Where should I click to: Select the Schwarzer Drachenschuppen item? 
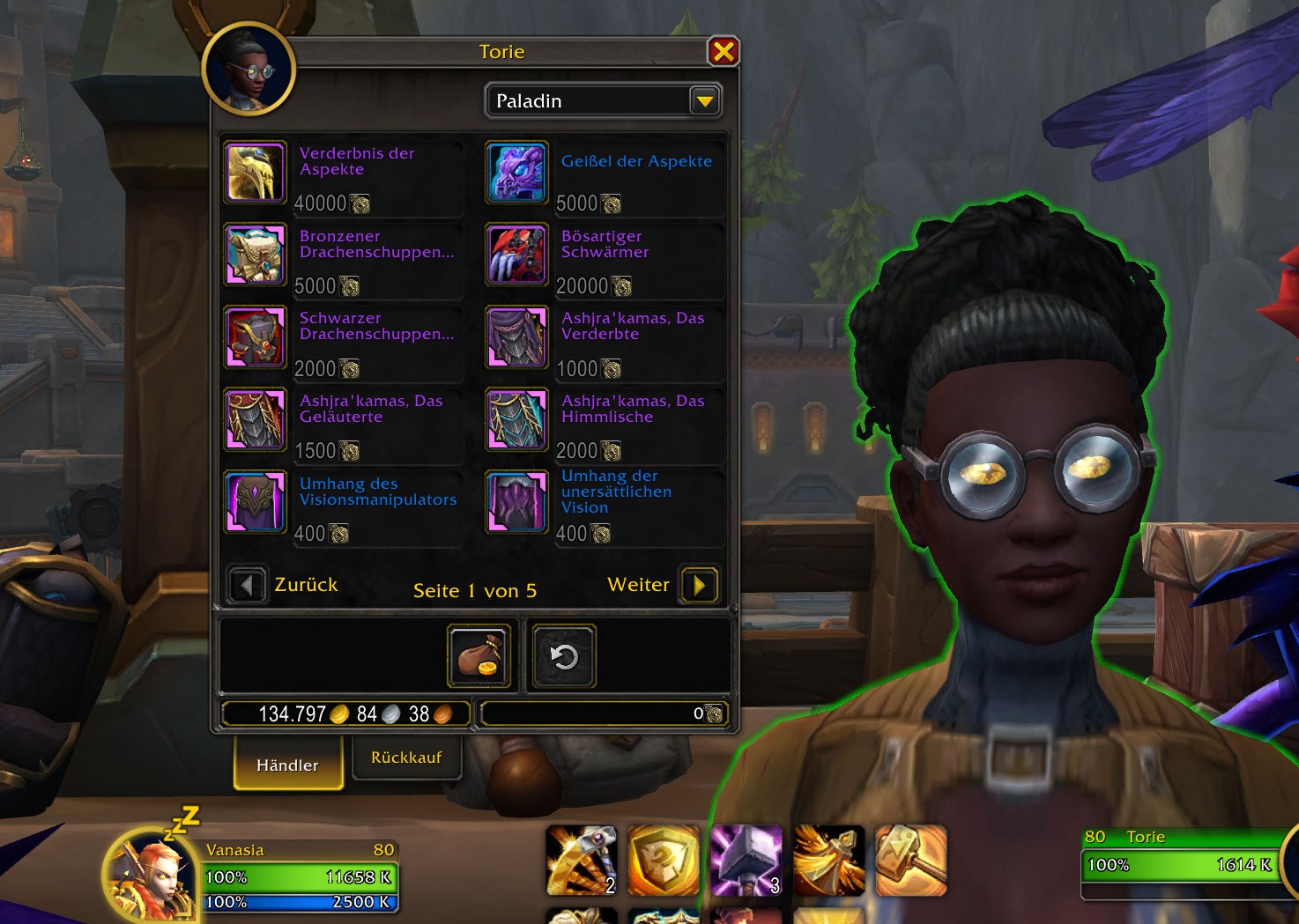coord(256,337)
